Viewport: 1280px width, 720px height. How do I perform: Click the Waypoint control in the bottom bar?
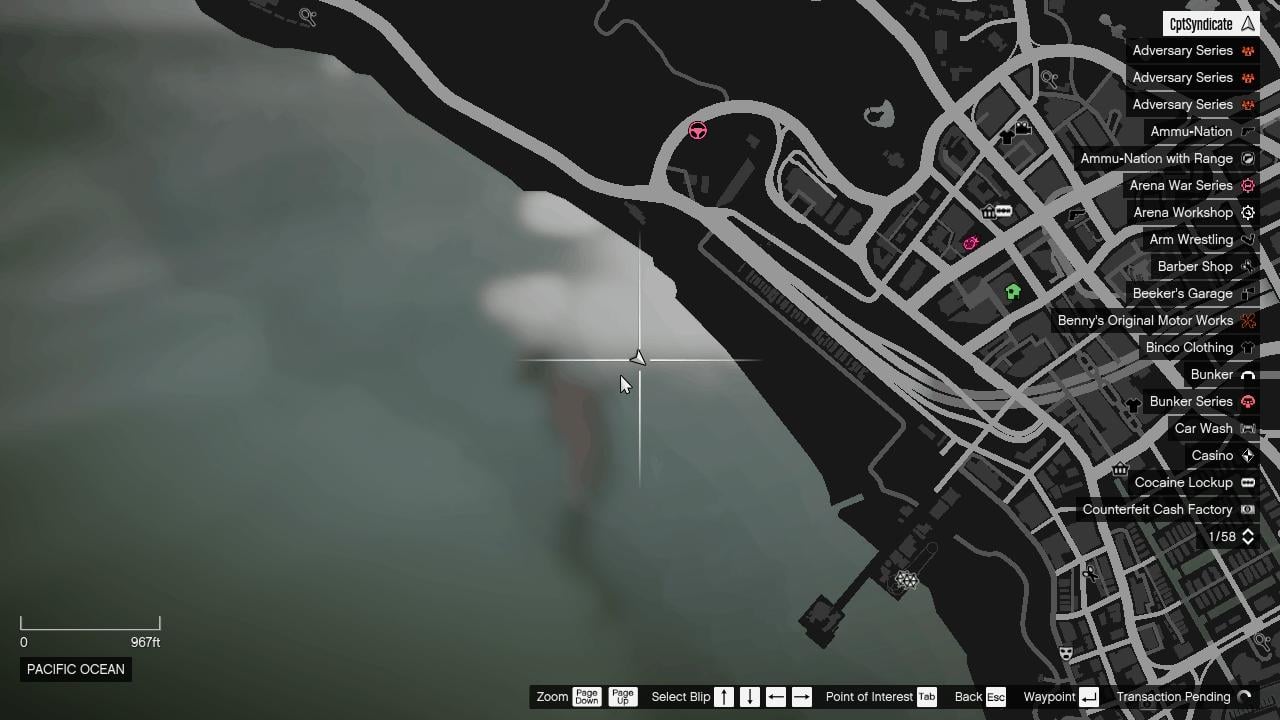coord(1049,697)
